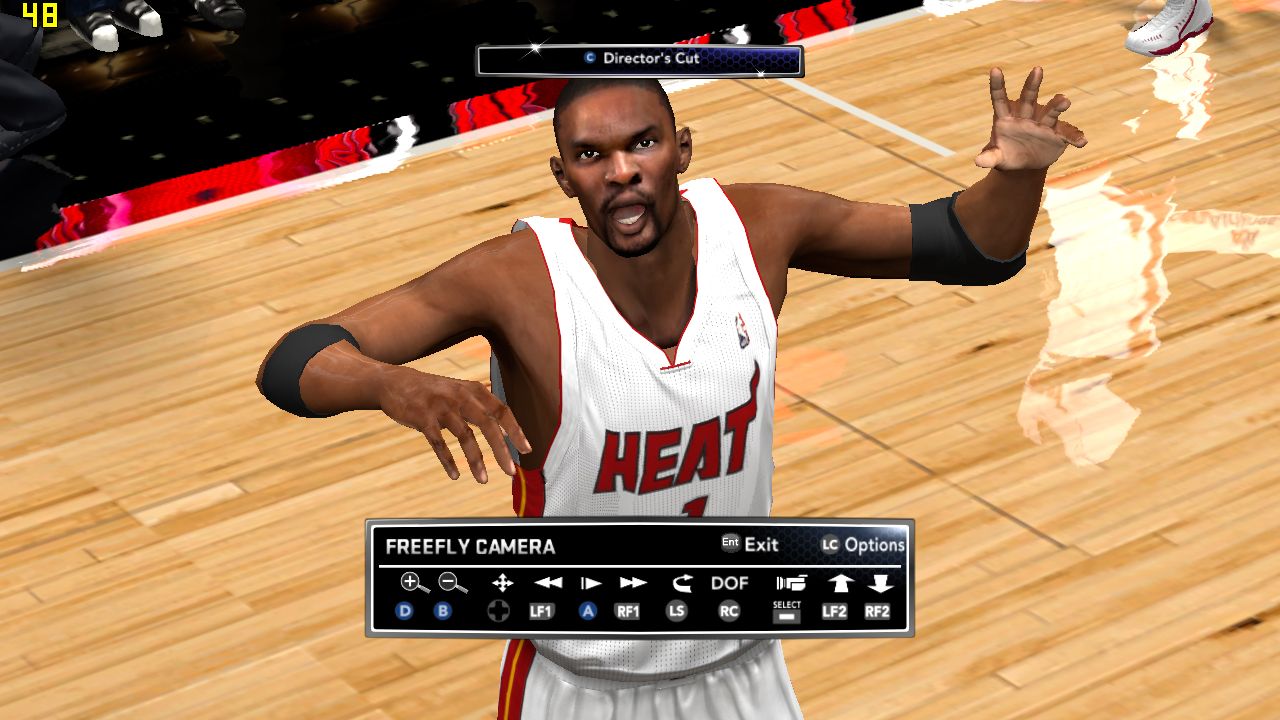Open the replay Options
This screenshot has width=1280, height=720.
pos(863,545)
